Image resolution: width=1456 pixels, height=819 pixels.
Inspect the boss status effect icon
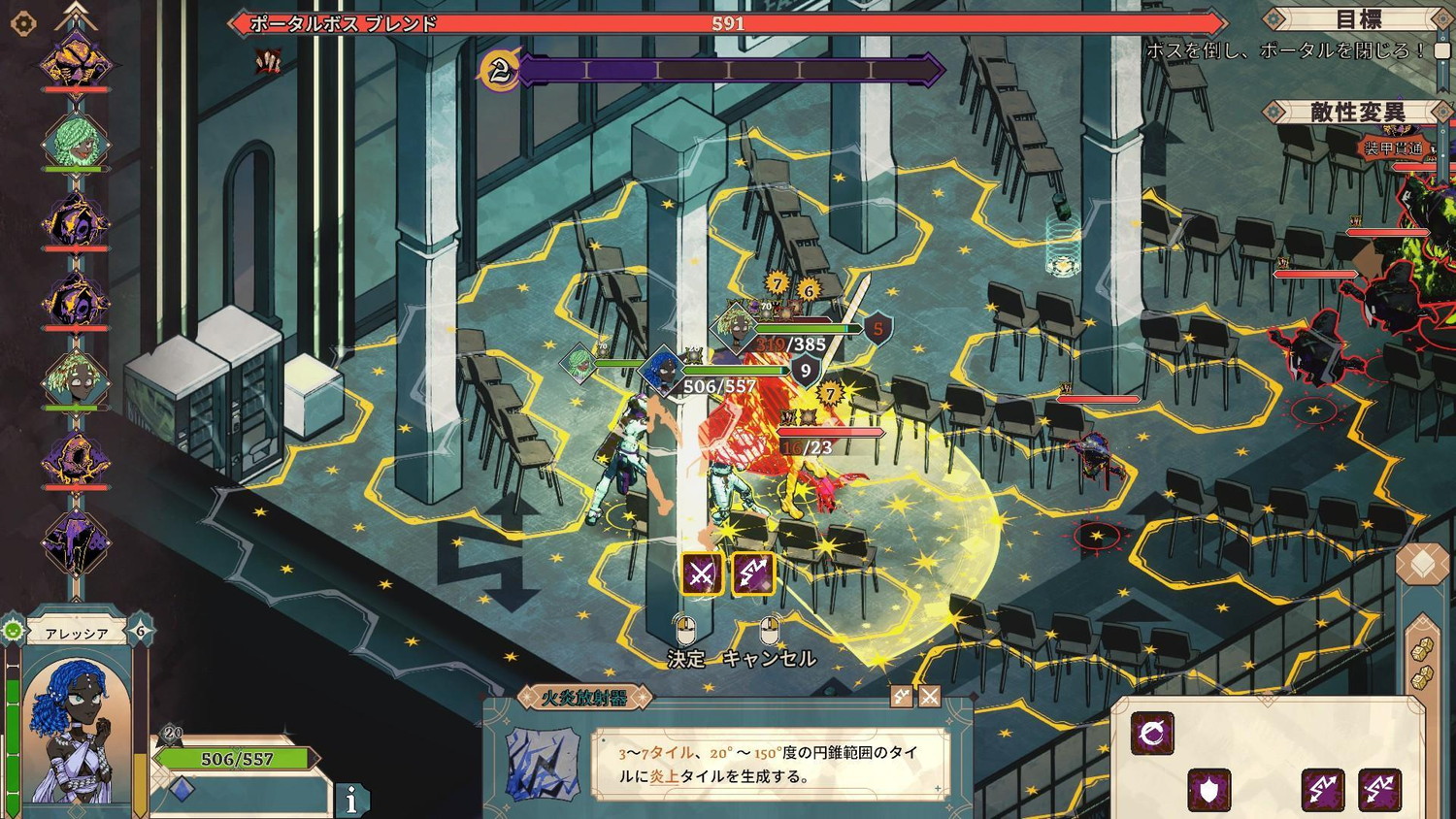269,63
